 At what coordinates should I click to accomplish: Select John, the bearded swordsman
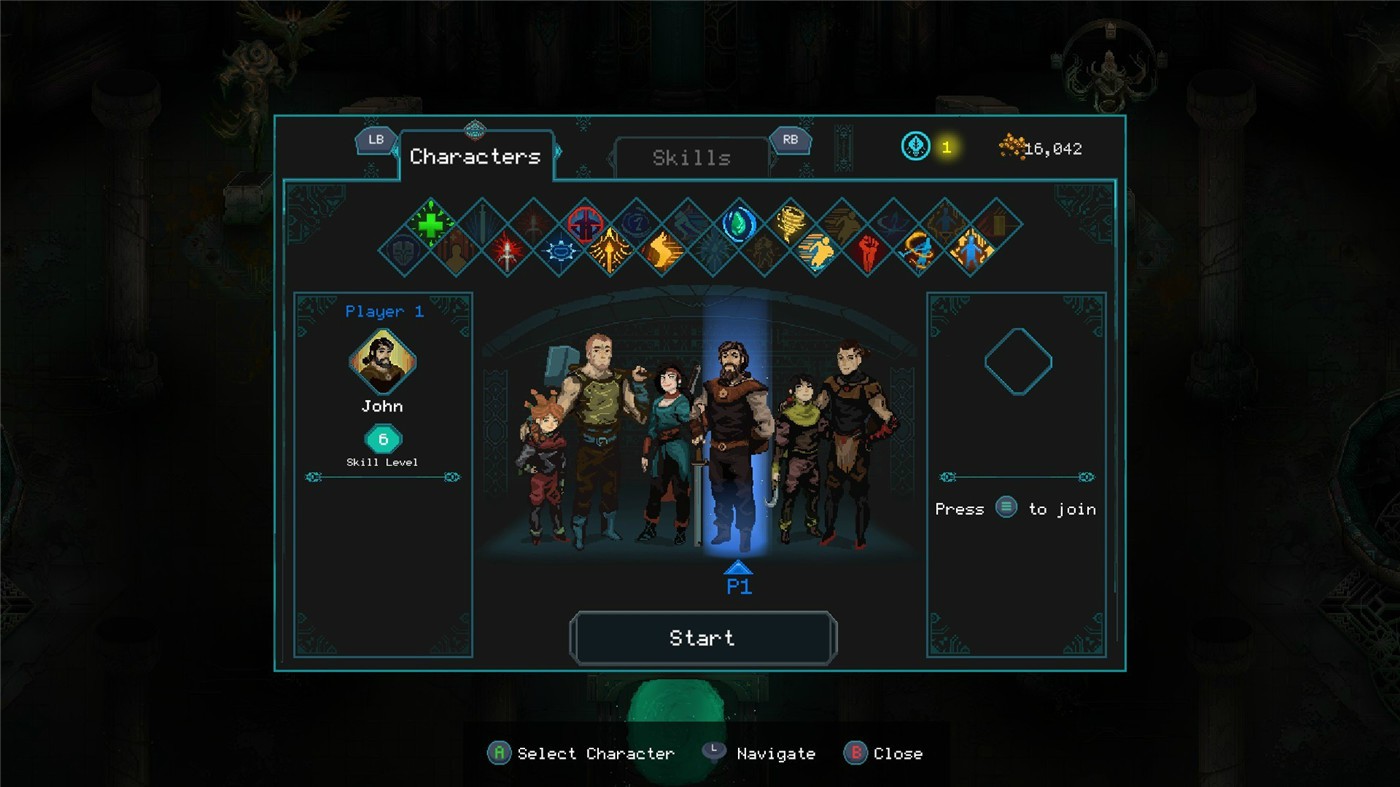pyautogui.click(x=735, y=440)
